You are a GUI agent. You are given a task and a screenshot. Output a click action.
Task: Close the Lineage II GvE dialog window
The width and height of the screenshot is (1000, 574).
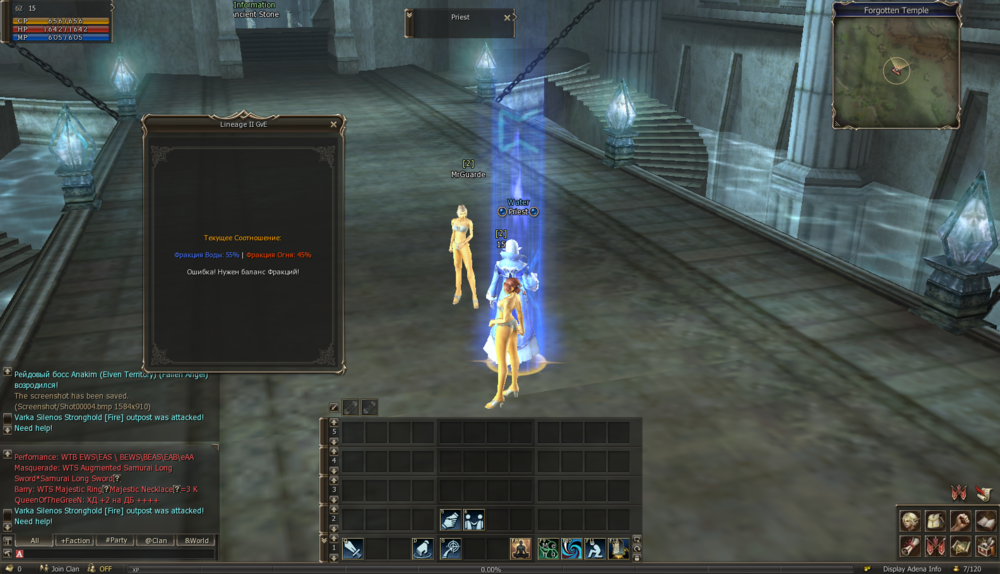(333, 124)
